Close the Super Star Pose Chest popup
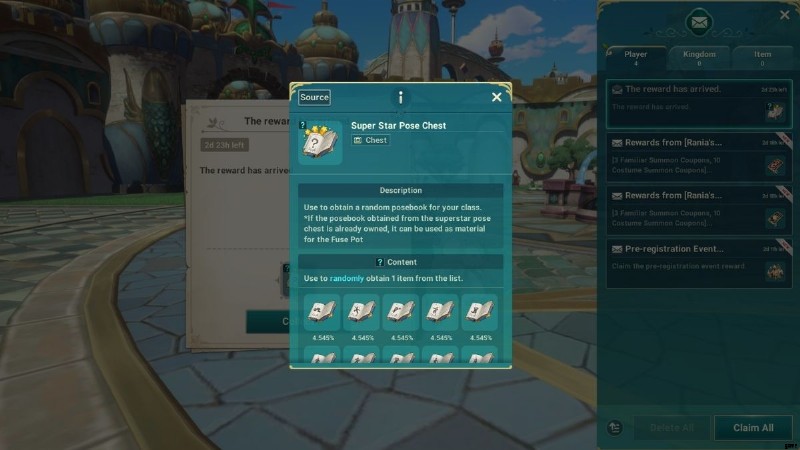 (x=496, y=97)
